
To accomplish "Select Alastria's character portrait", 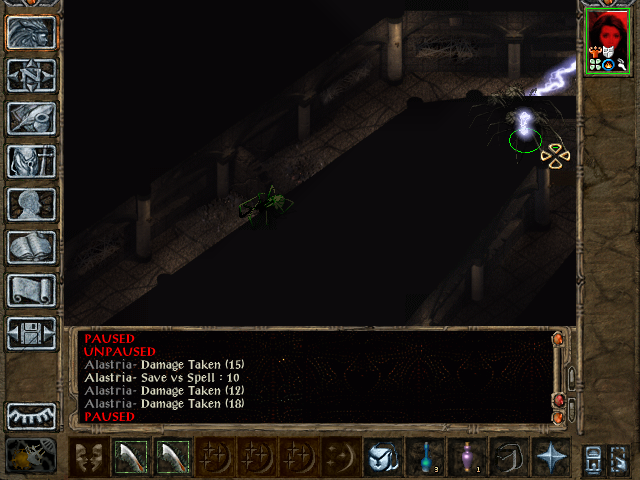I will [x=606, y=40].
